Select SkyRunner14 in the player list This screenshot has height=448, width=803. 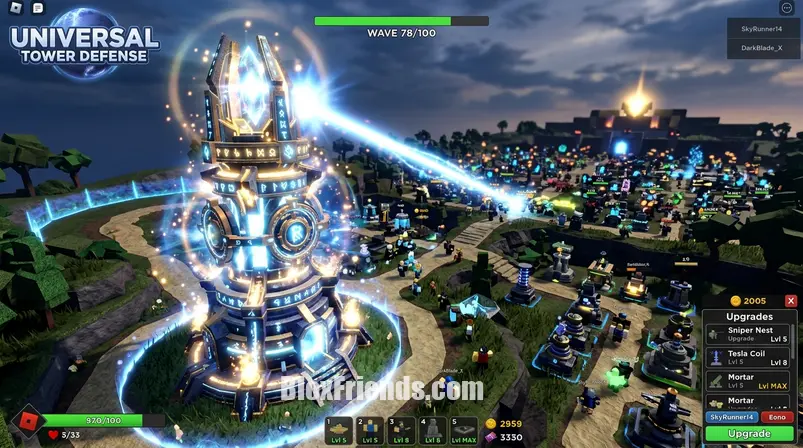(x=762, y=29)
